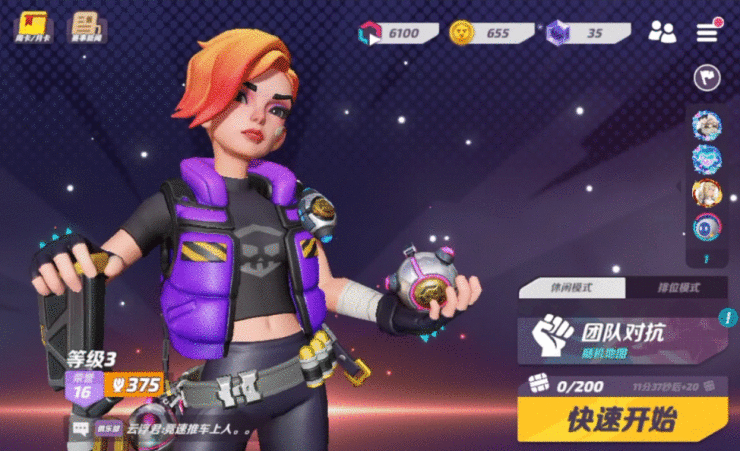This screenshot has width=740, height=451.
Task: Open the white flag icon
Action: (x=707, y=77)
